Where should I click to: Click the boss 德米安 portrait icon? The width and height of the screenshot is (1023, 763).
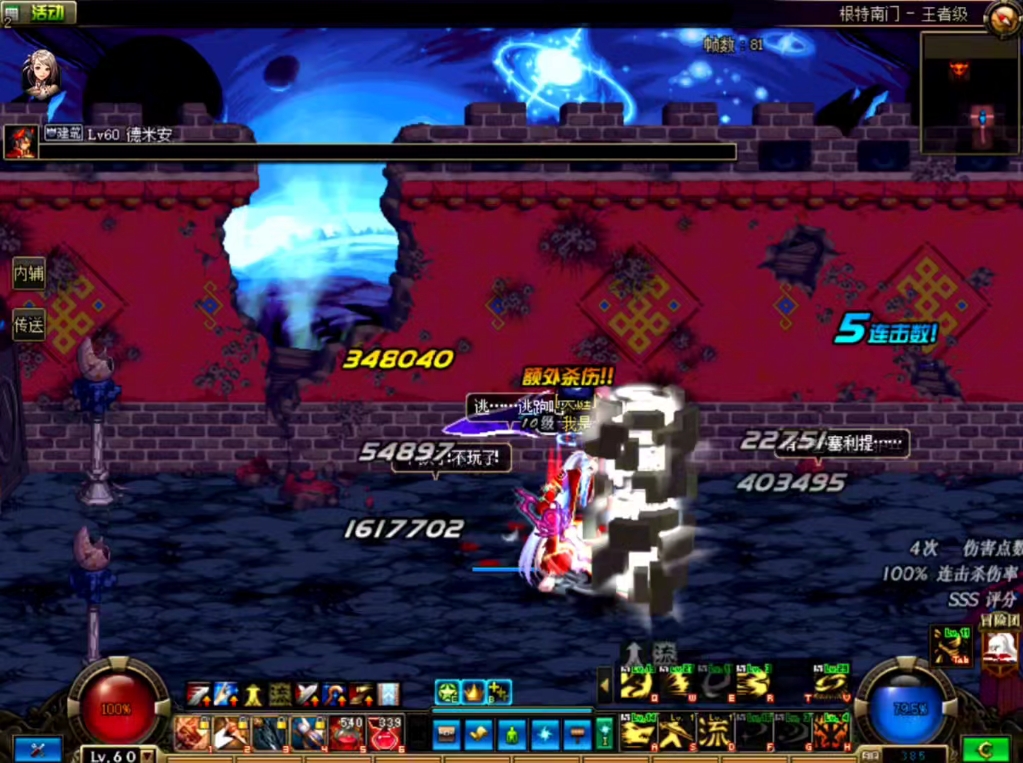(x=20, y=142)
